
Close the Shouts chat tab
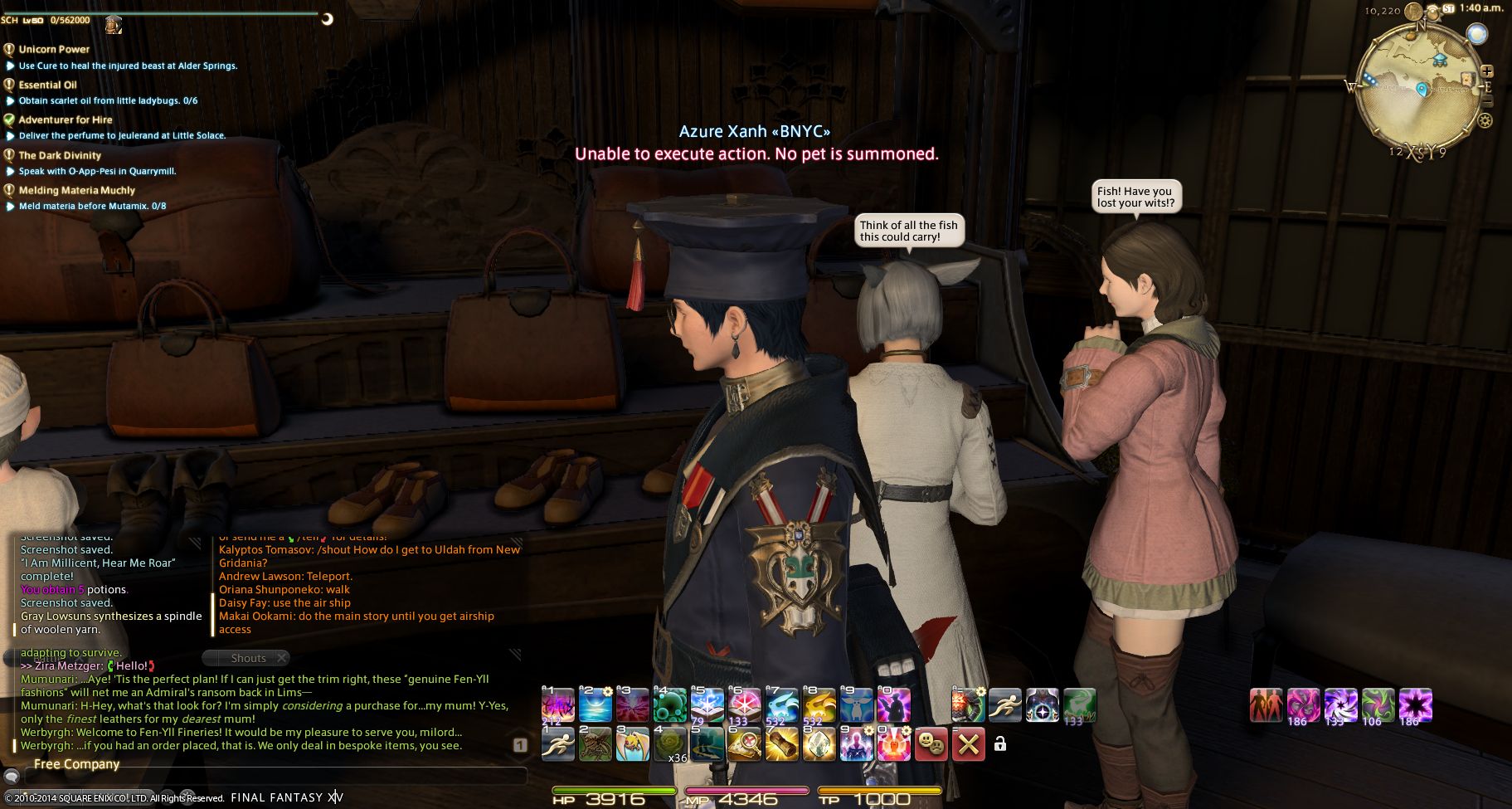click(x=281, y=658)
